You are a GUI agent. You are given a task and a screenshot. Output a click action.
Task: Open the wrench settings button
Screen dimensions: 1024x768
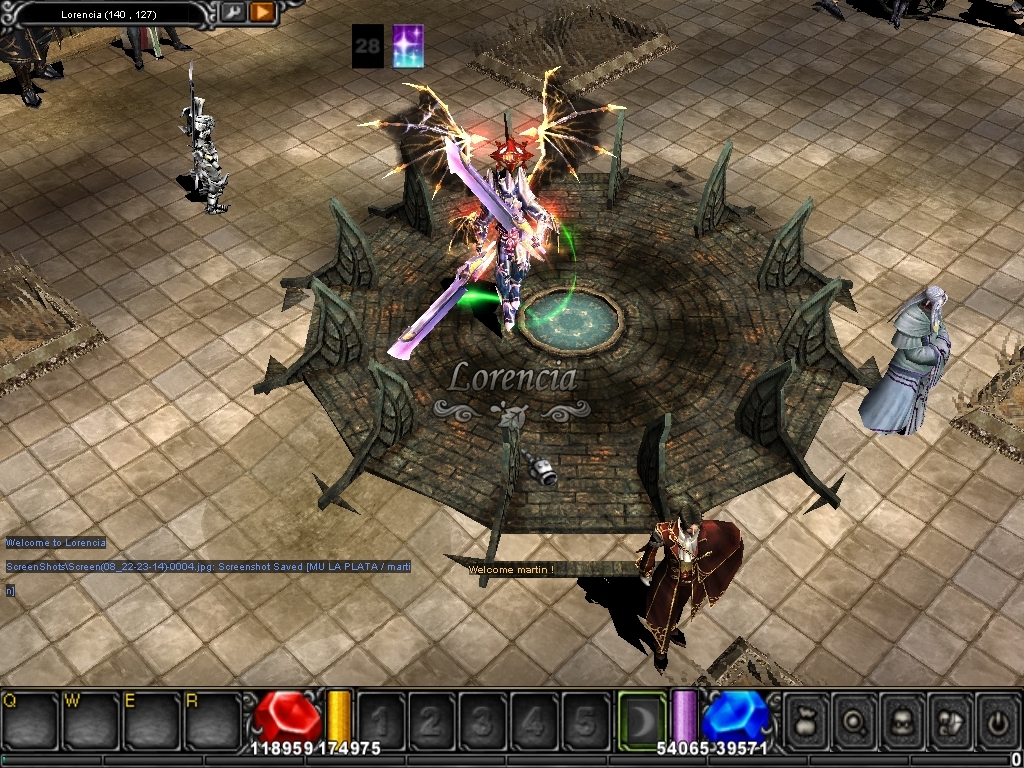click(232, 12)
